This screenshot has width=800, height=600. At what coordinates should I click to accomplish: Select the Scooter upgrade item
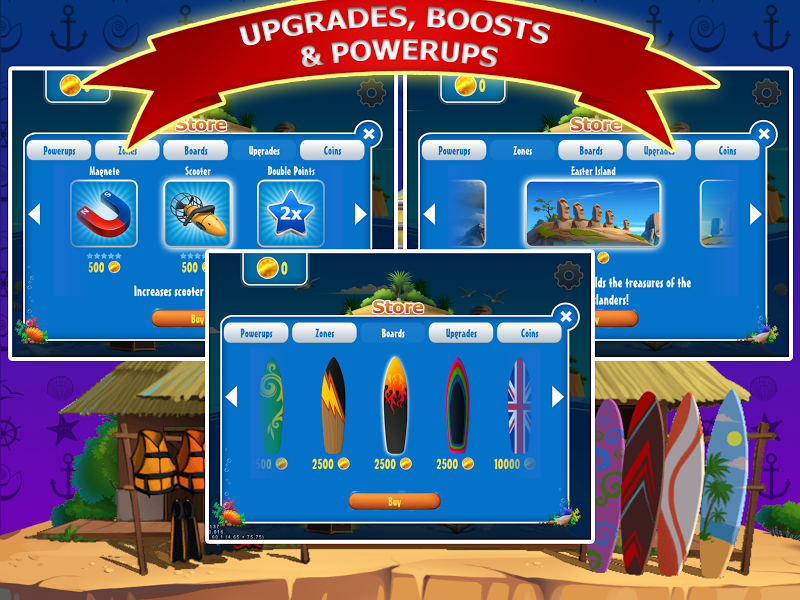(x=197, y=214)
